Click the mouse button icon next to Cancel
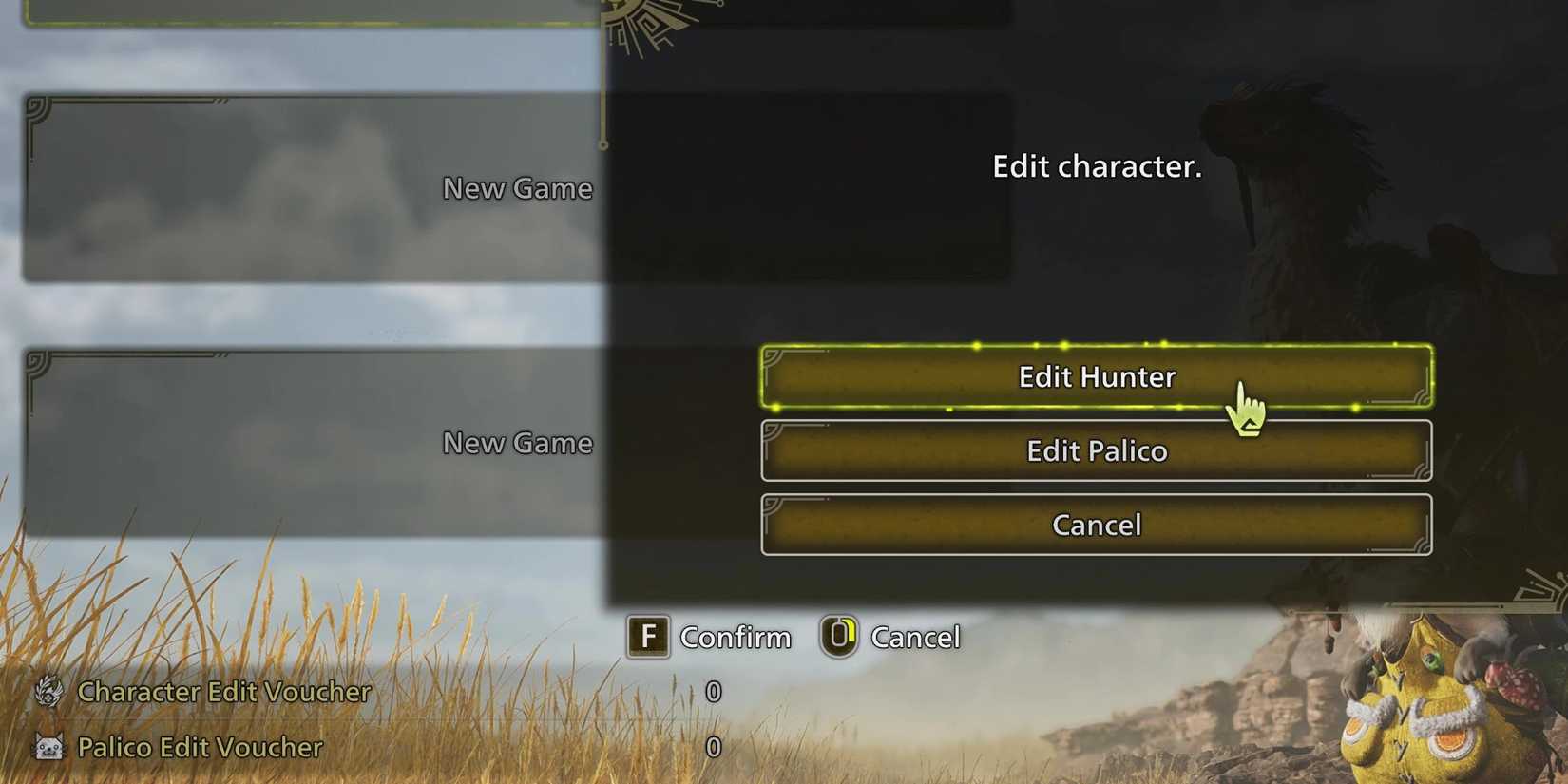 (840, 637)
